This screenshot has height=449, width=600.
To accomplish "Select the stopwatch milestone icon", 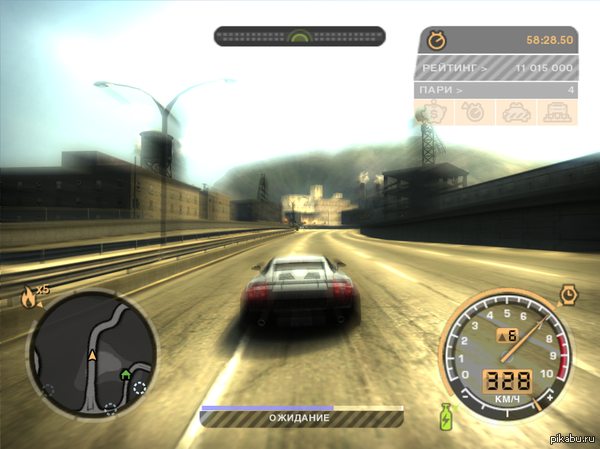I will click(476, 112).
